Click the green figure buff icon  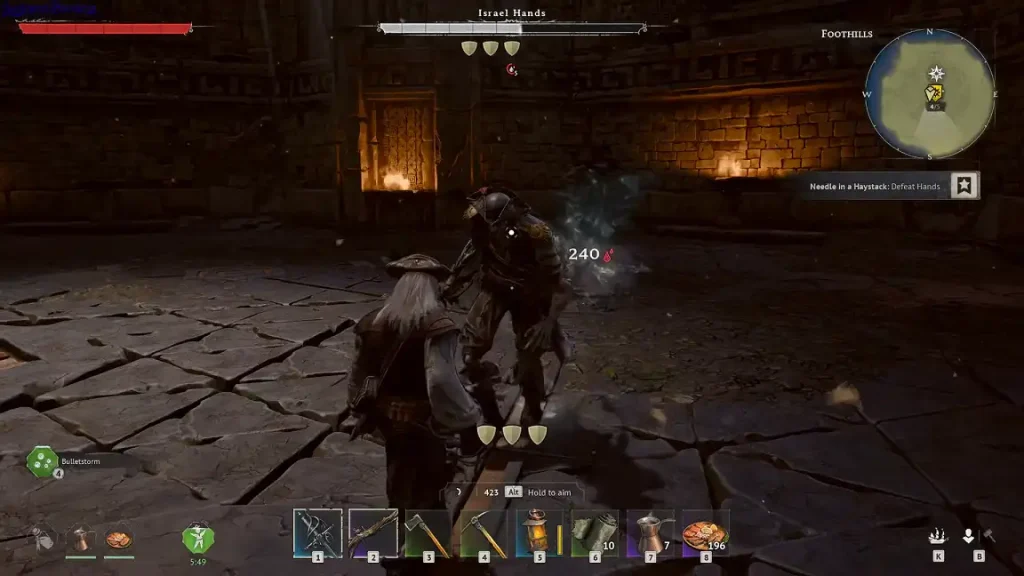197,538
